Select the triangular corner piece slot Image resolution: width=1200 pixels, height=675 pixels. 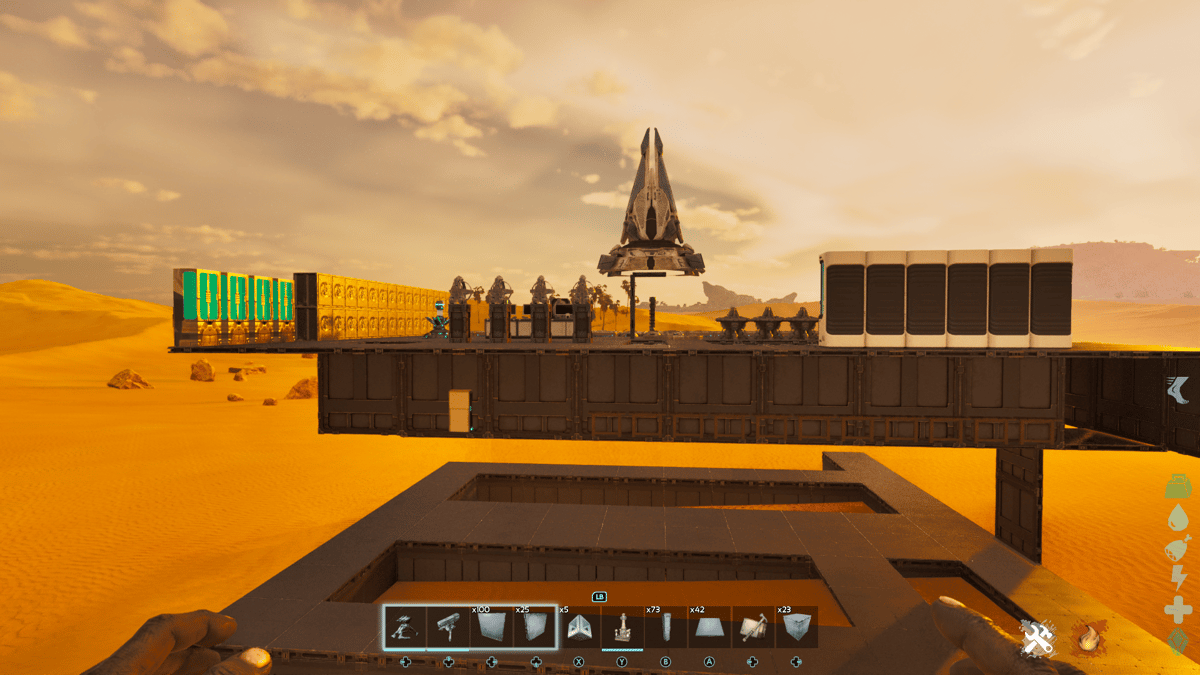578,627
